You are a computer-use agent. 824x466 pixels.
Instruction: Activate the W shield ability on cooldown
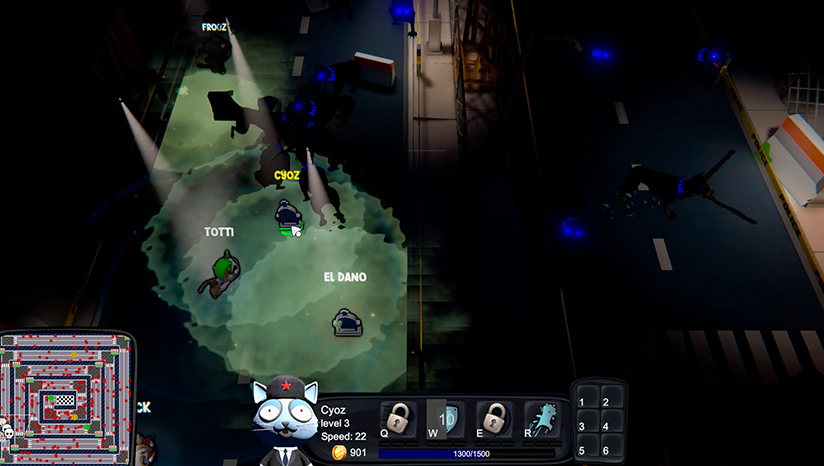click(444, 418)
